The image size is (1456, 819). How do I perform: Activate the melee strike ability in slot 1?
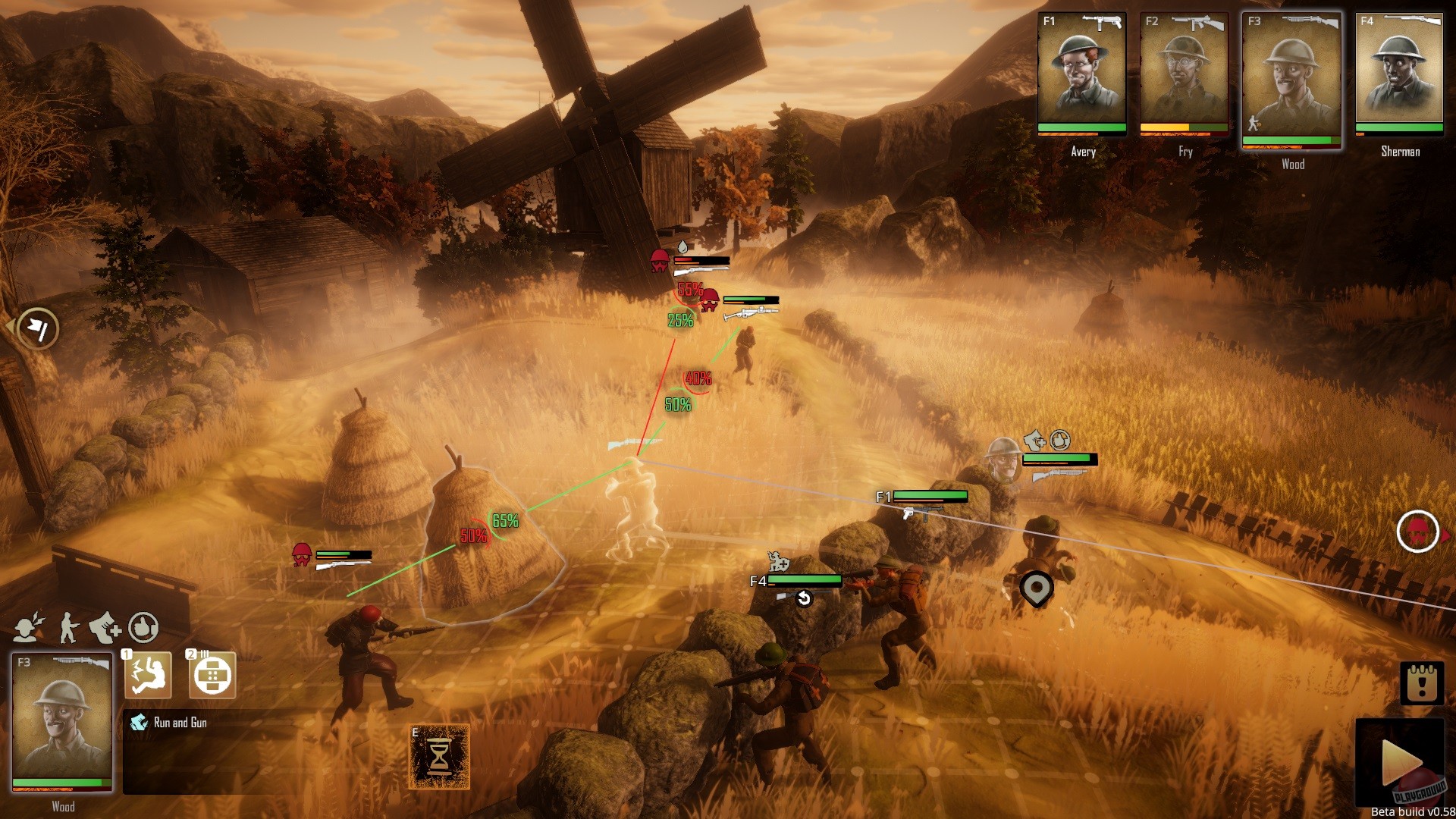click(x=148, y=674)
